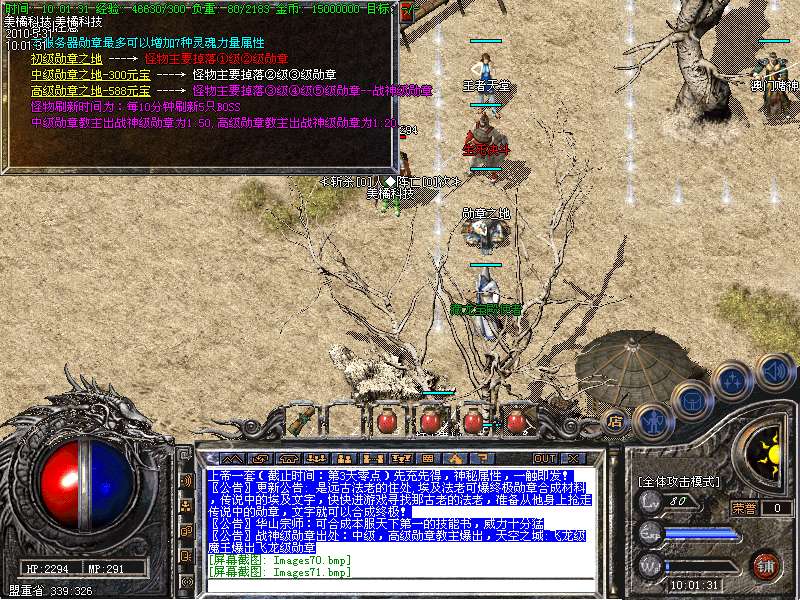Click the 荣誉 honor label
Screen dimensions: 800x600
(x=745, y=508)
